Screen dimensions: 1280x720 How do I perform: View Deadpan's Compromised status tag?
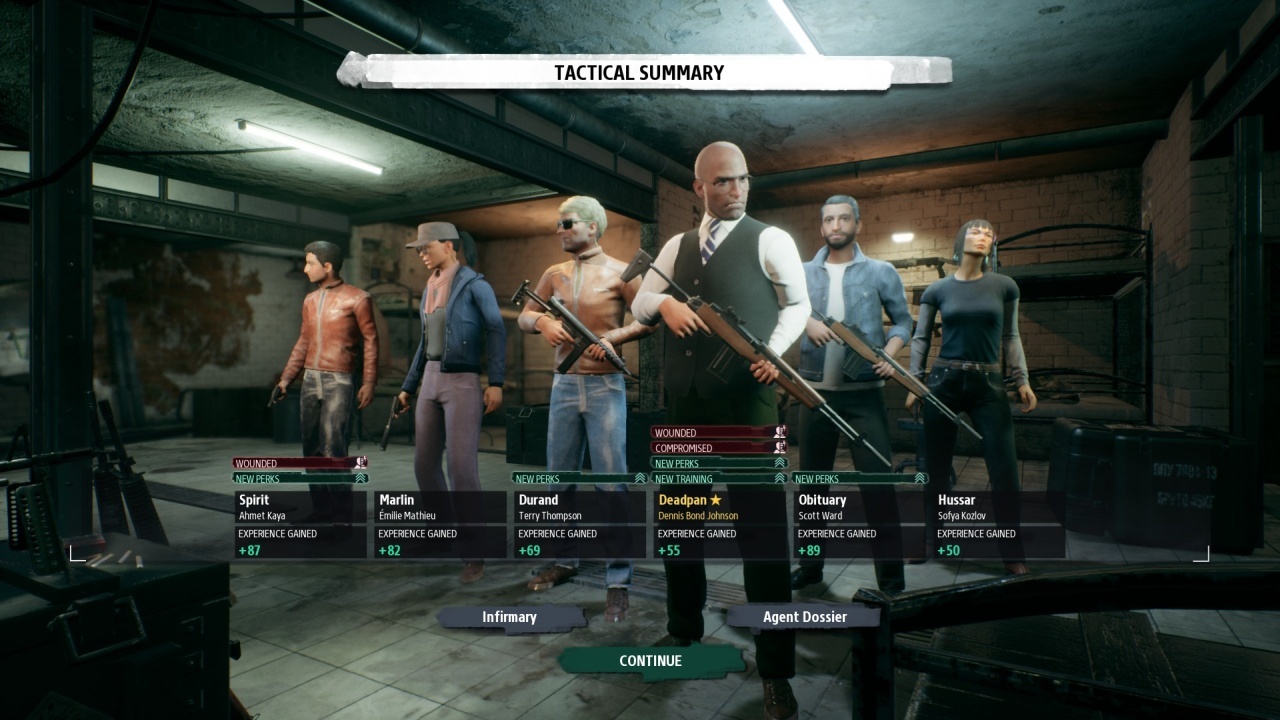point(719,448)
